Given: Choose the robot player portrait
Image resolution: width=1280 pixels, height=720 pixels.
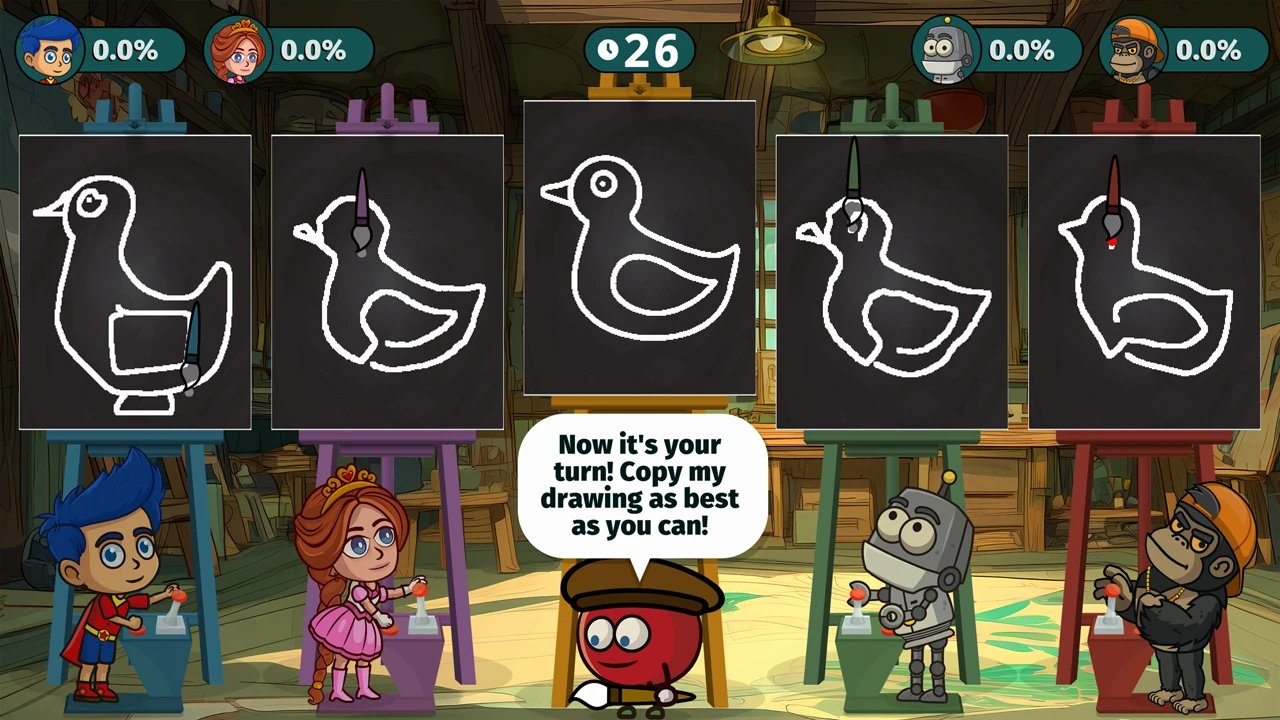Looking at the screenshot, I should (946, 50).
